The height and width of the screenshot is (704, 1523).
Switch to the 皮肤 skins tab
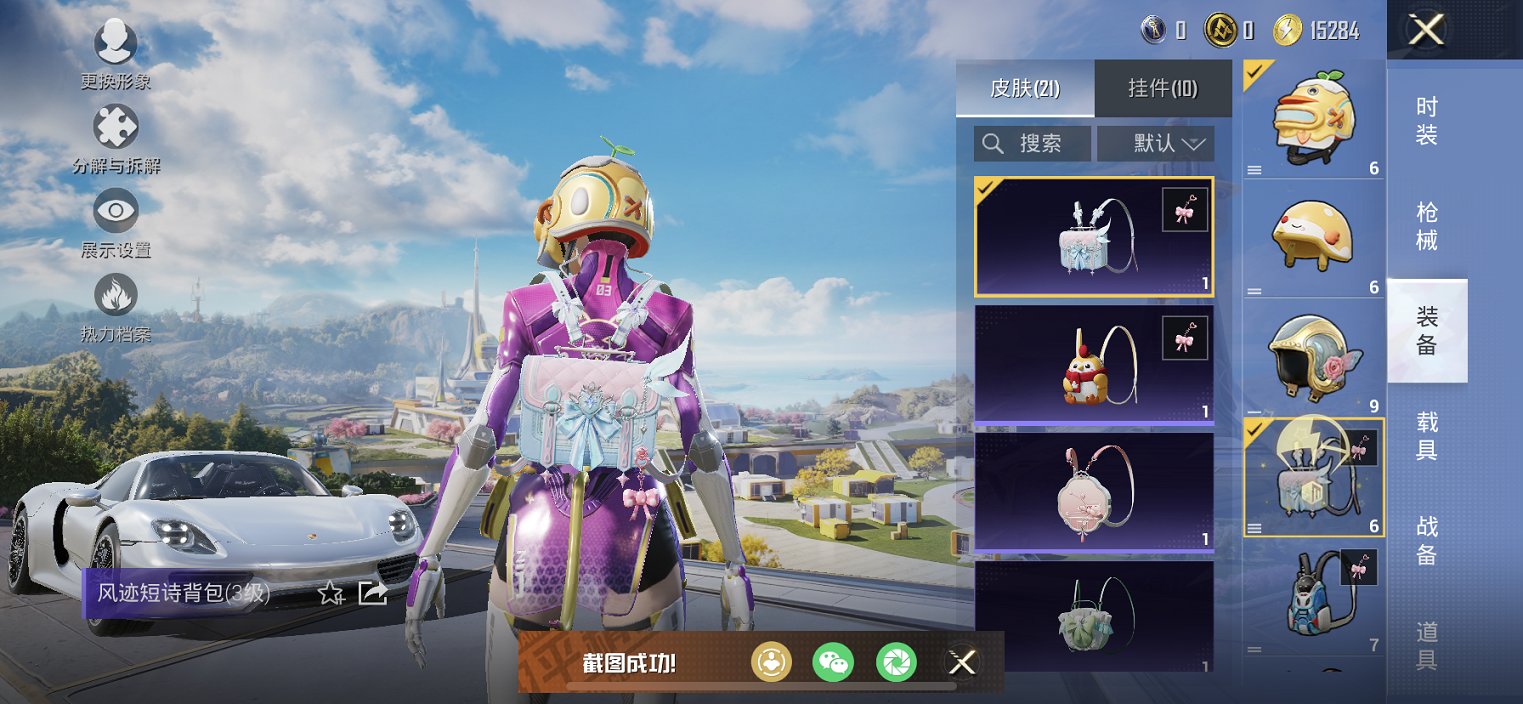[1025, 88]
